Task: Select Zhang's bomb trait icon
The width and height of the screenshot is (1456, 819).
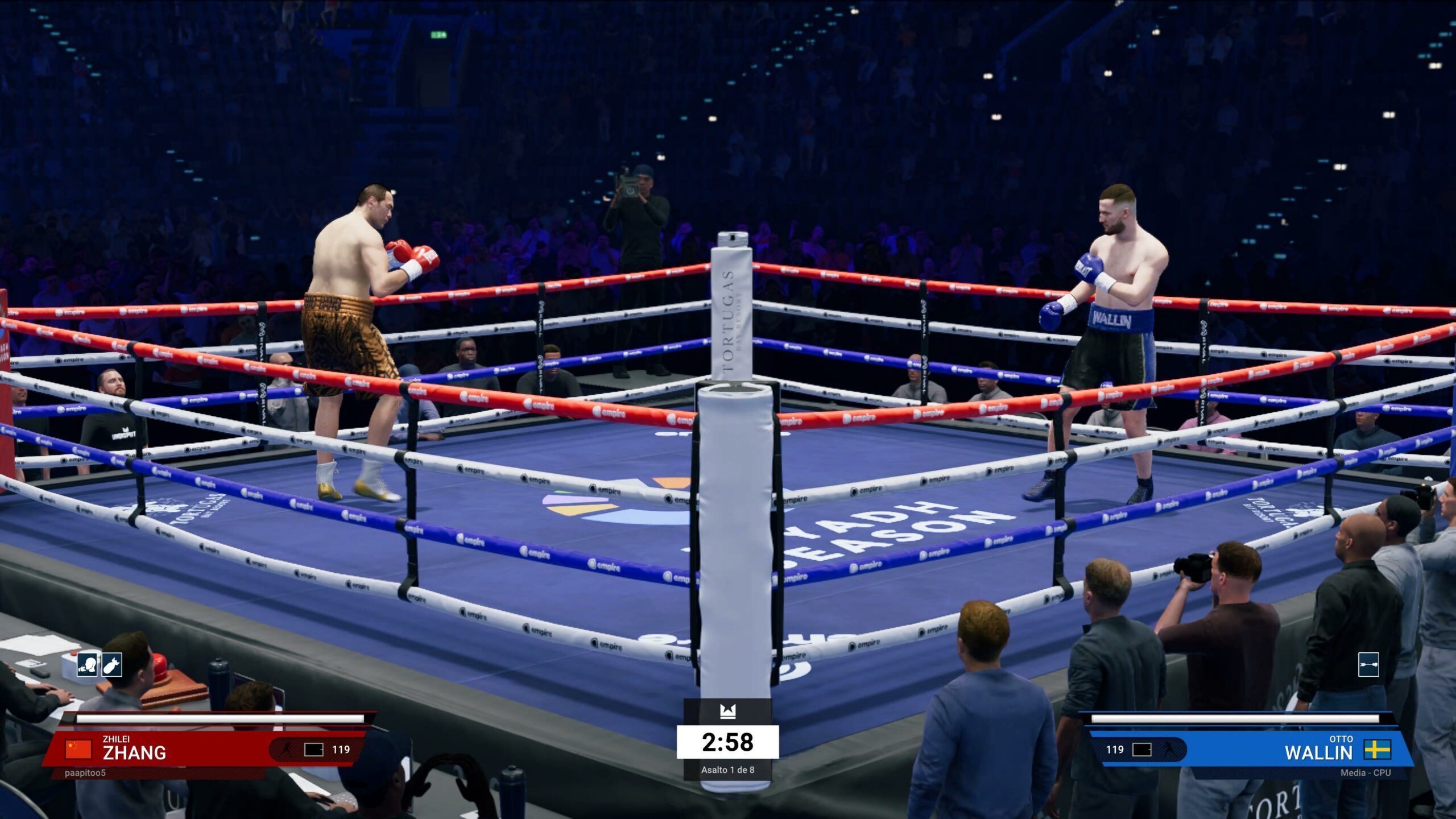Action: [112, 664]
